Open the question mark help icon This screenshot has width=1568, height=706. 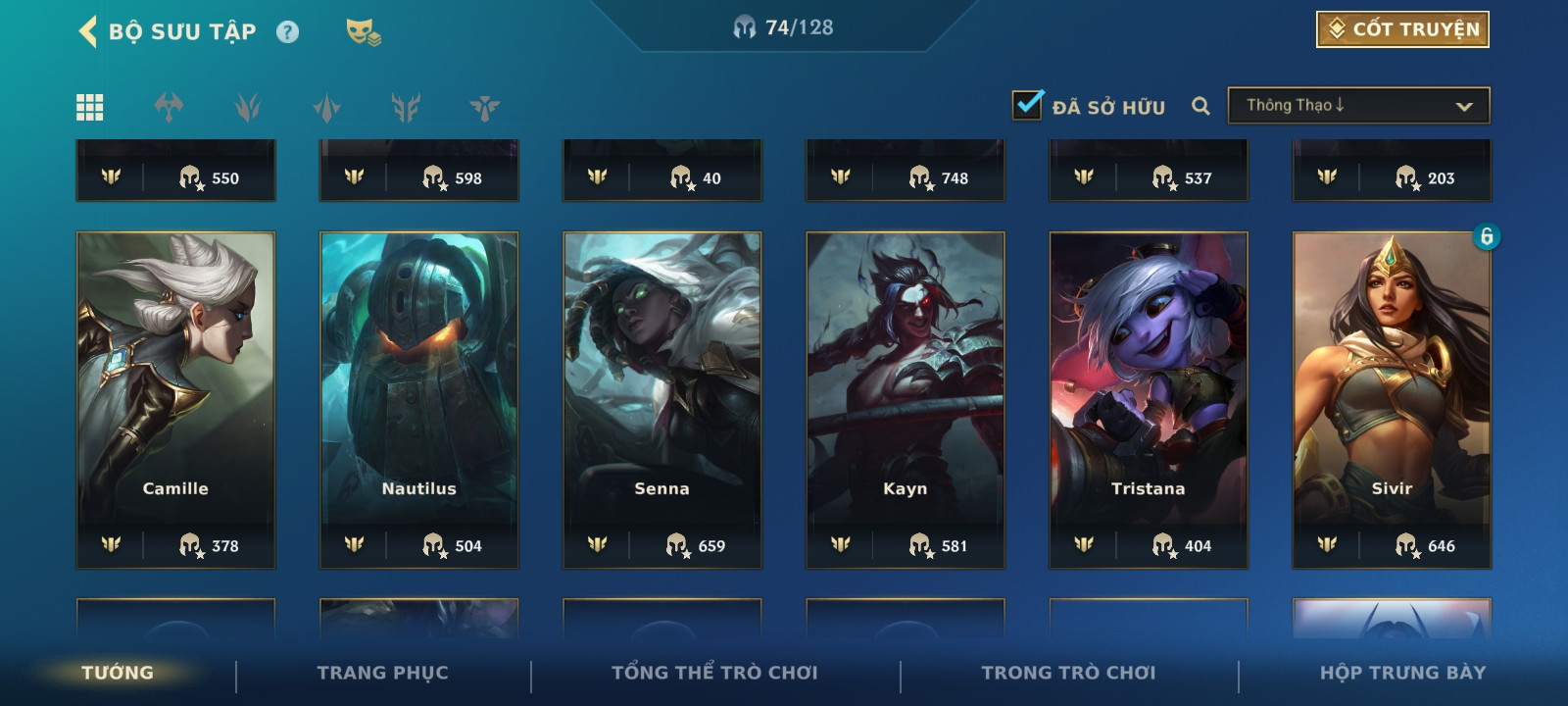[x=287, y=32]
